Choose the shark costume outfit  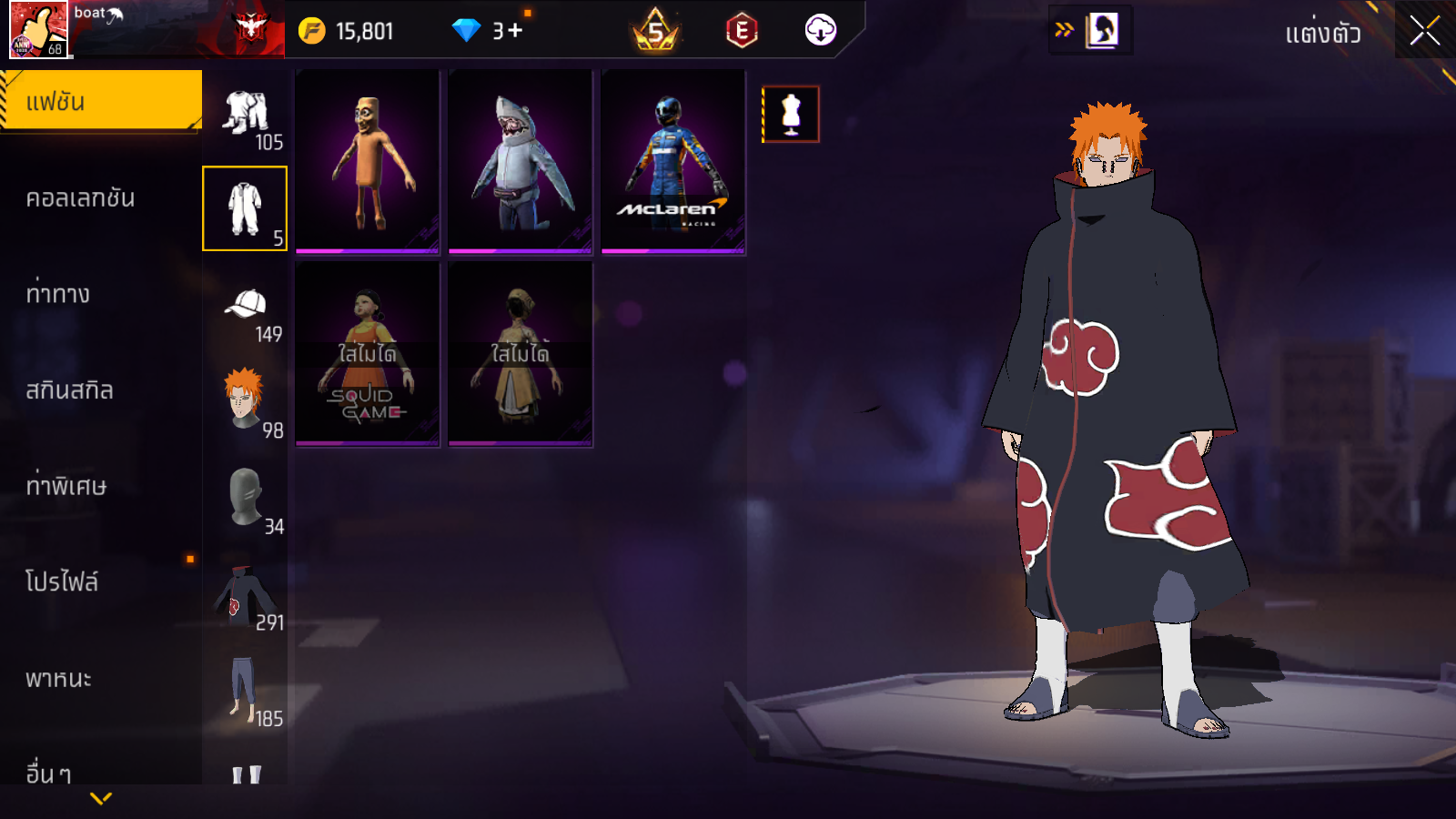(x=520, y=162)
